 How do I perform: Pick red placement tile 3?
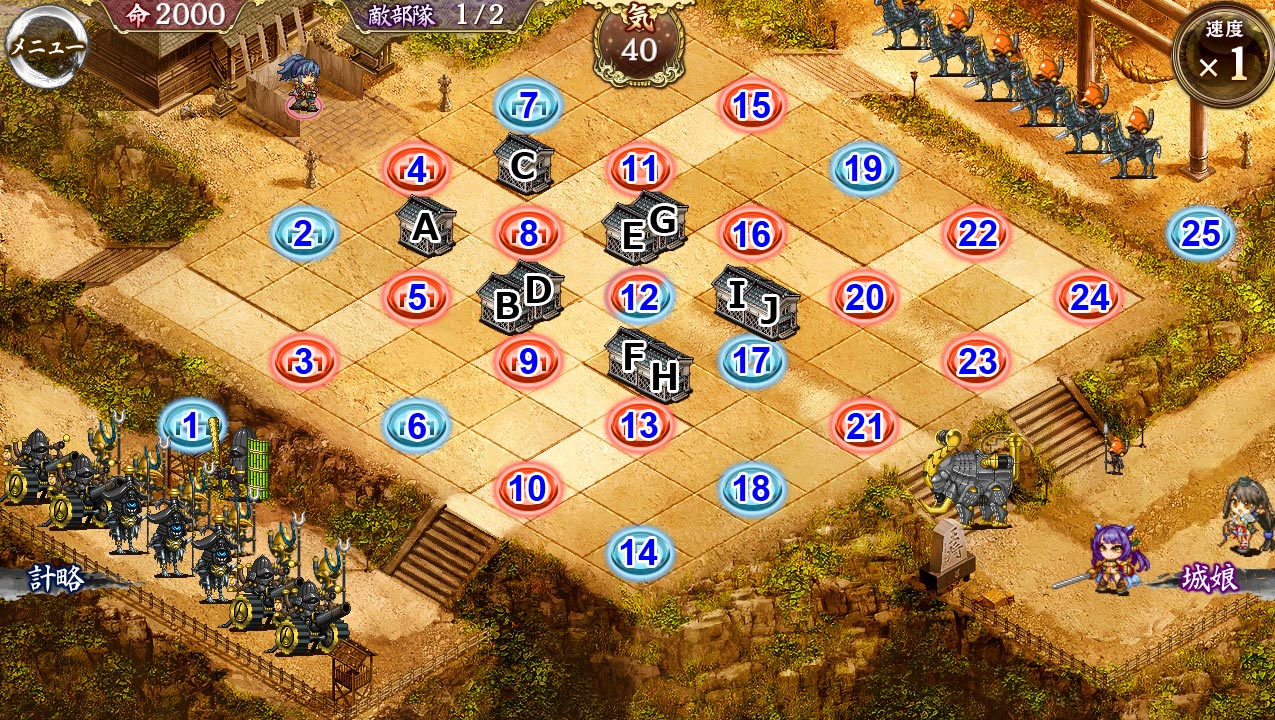click(304, 362)
